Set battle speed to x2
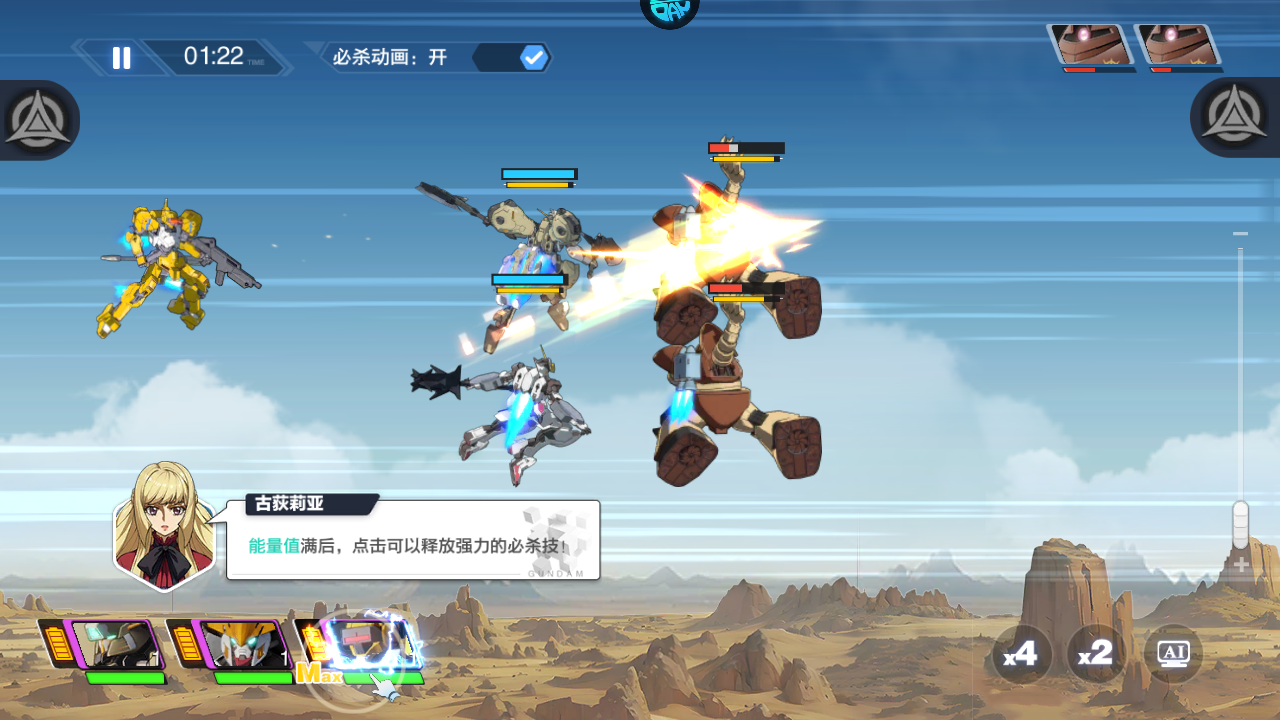 click(x=1096, y=654)
